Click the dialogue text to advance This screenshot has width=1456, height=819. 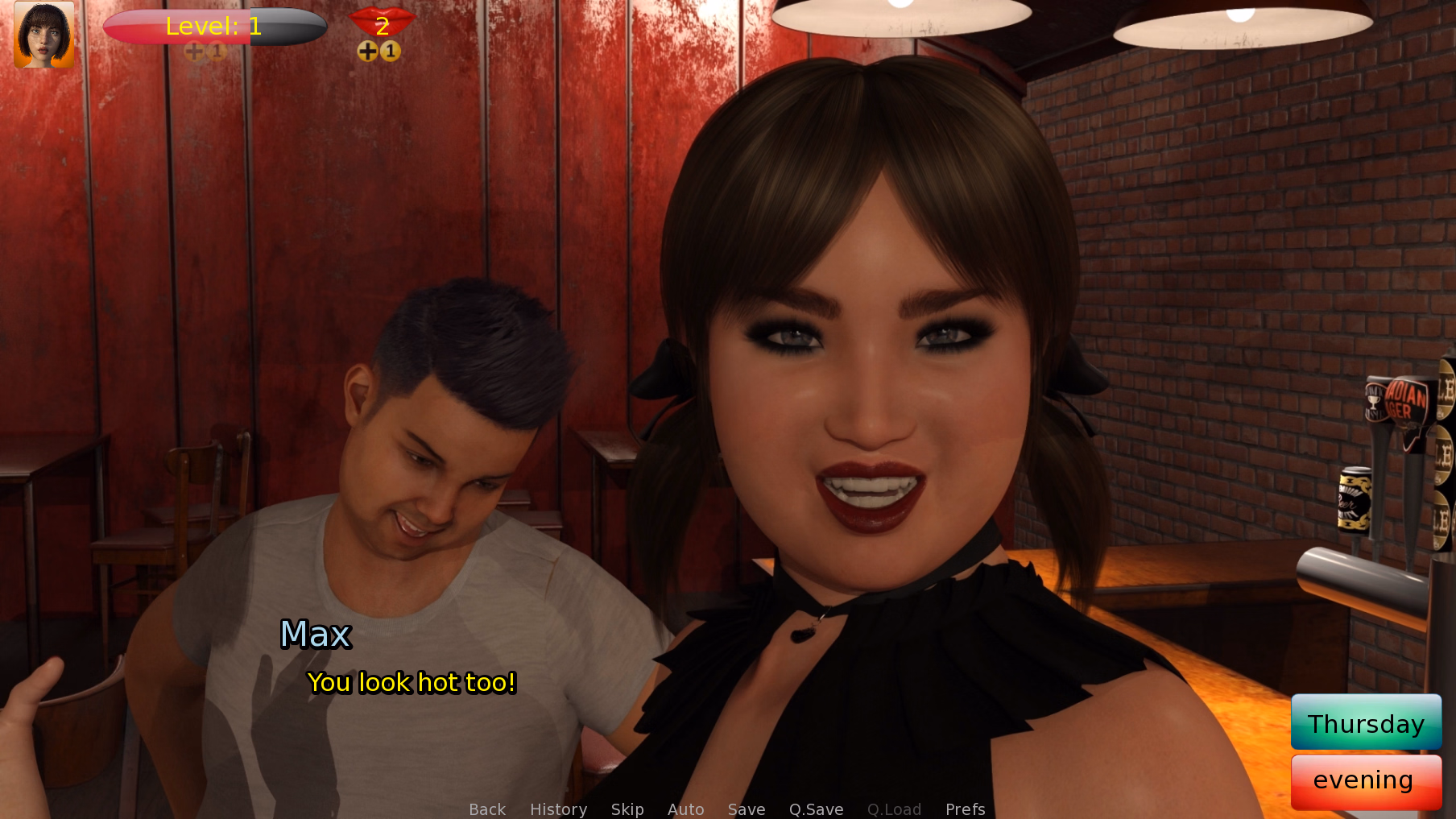coord(412,683)
